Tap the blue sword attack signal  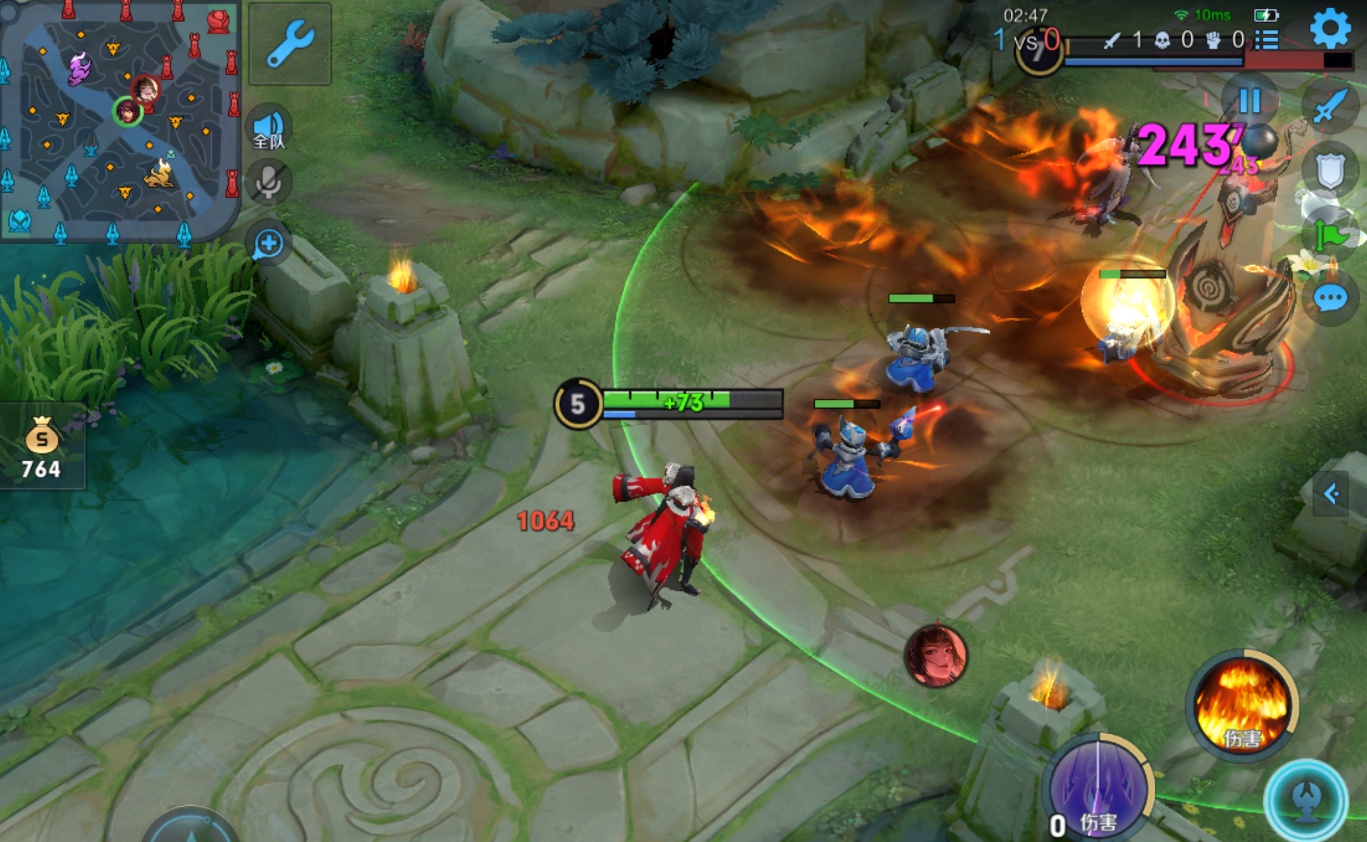tap(1330, 105)
